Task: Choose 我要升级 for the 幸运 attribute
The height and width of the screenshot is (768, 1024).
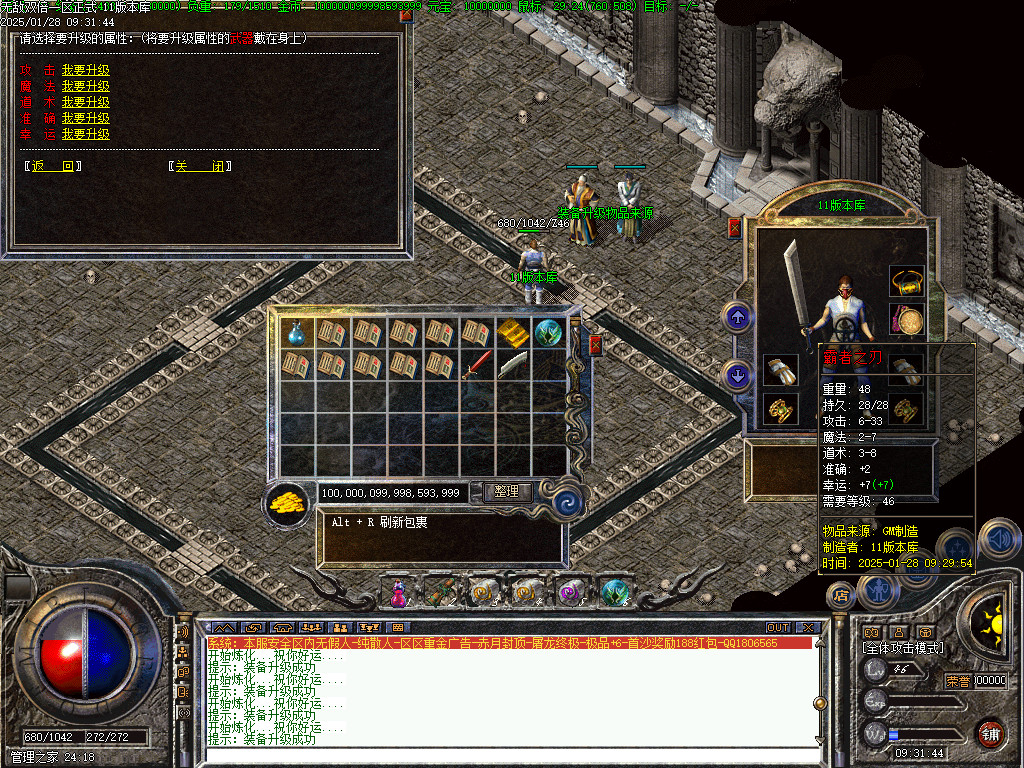Action: tap(85, 134)
